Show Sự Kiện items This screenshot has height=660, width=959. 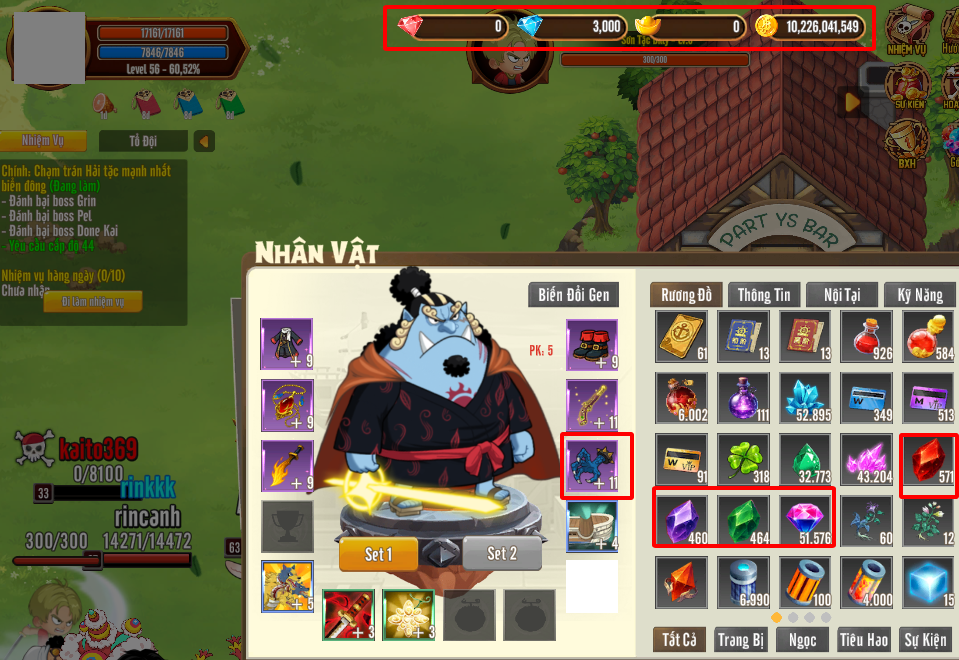pos(926,639)
